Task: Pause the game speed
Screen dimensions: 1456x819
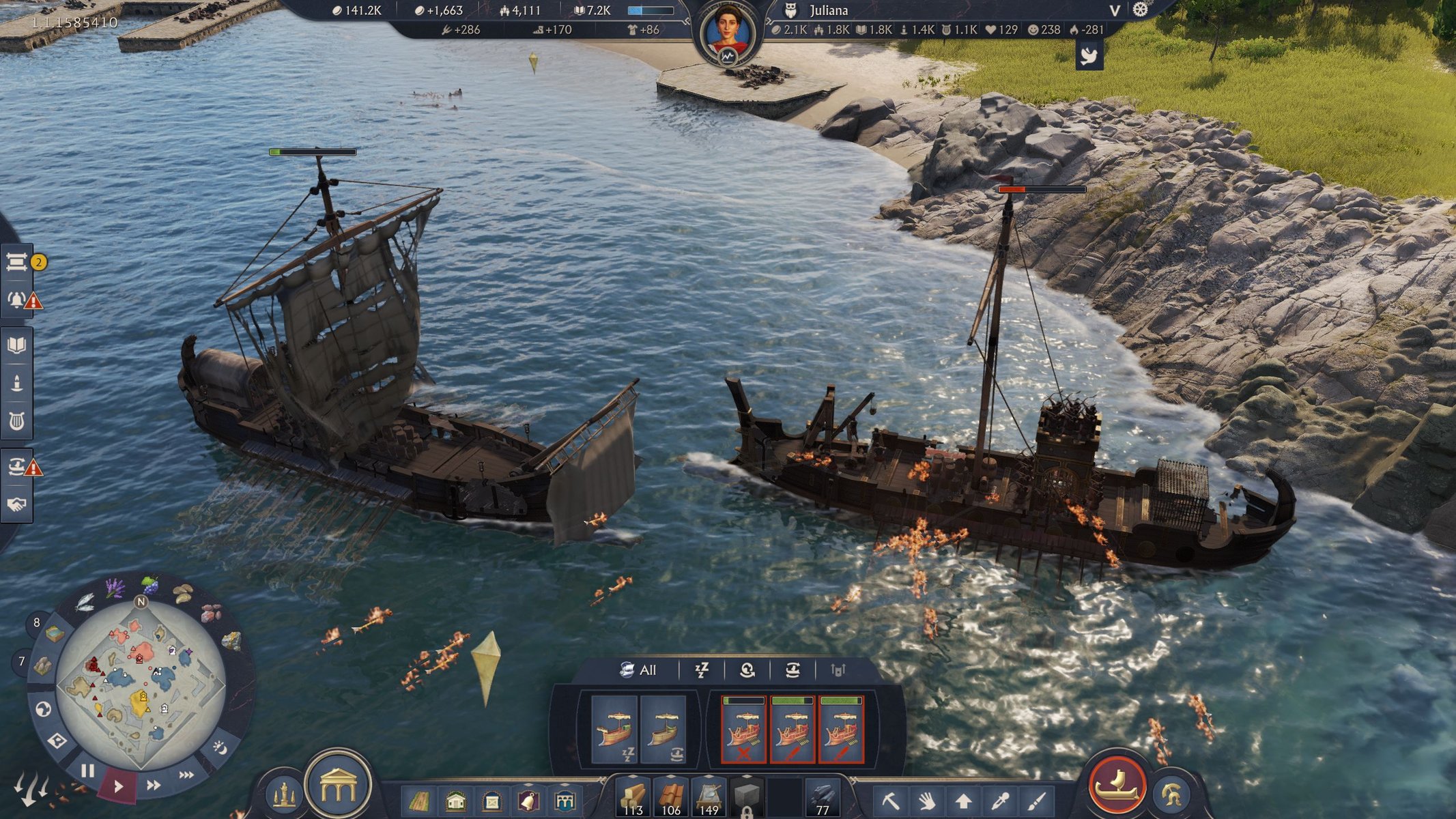Action: tap(87, 771)
